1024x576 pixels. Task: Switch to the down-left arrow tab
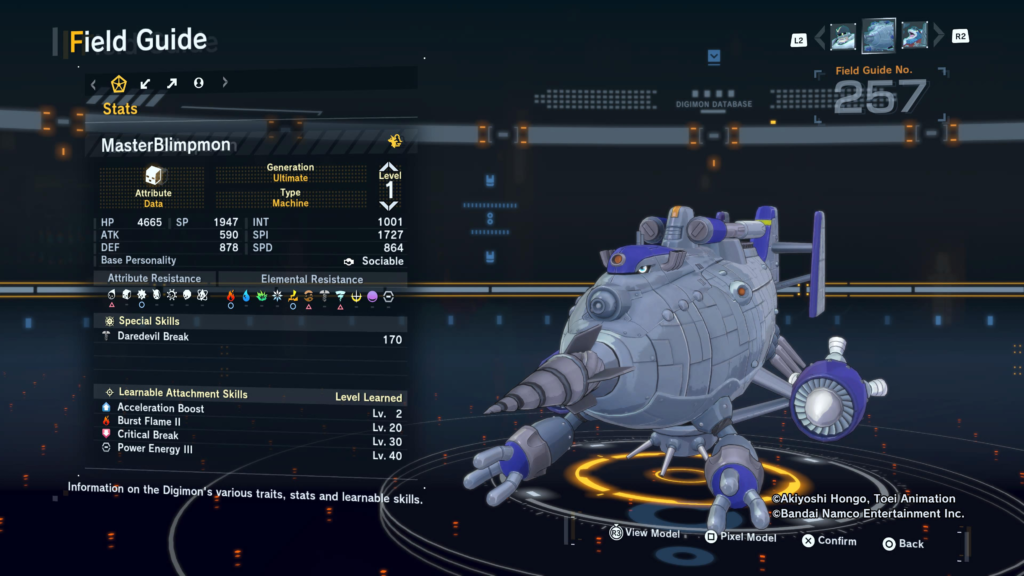pyautogui.click(x=146, y=83)
